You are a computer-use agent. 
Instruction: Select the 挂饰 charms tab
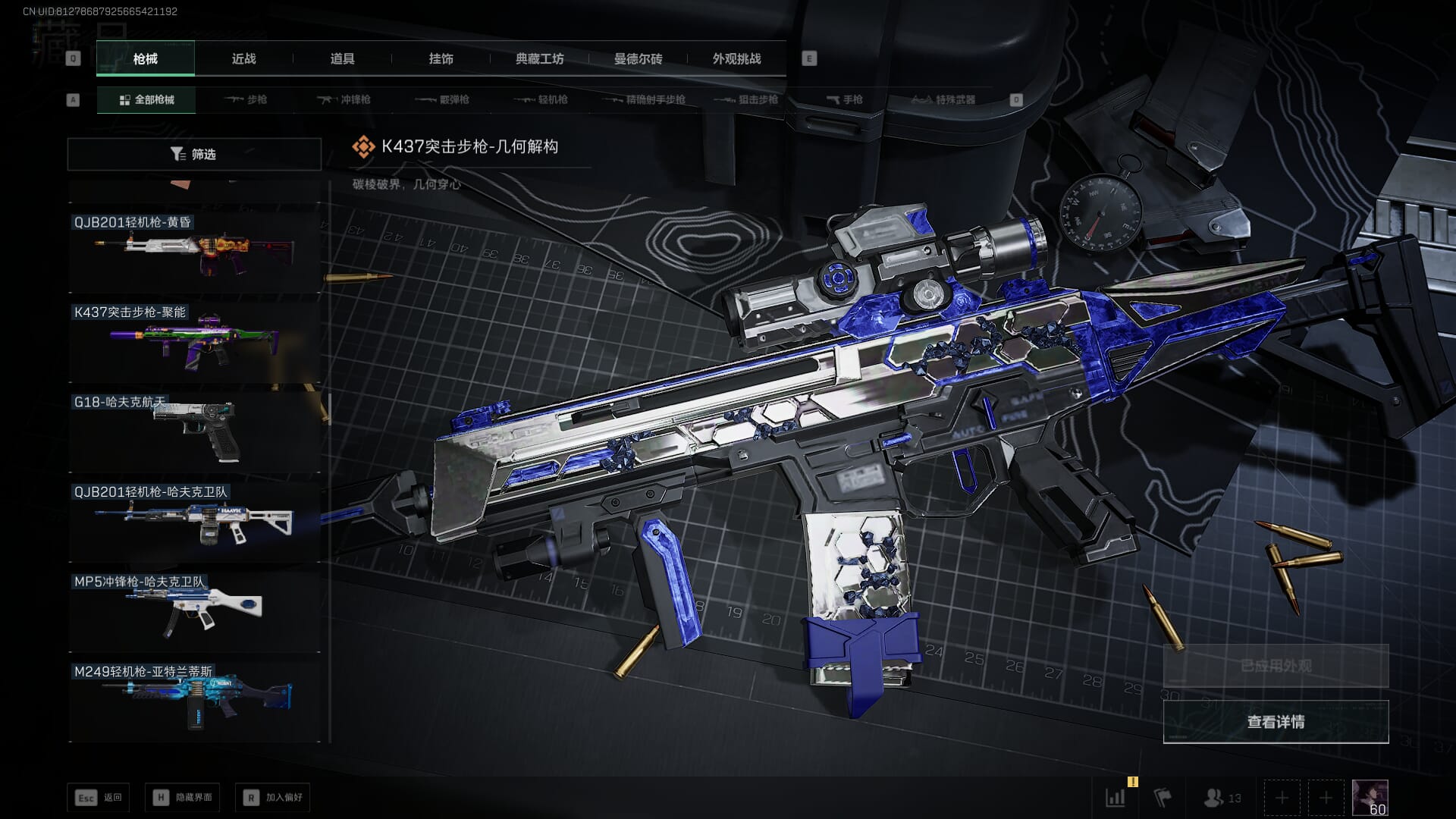[441, 58]
